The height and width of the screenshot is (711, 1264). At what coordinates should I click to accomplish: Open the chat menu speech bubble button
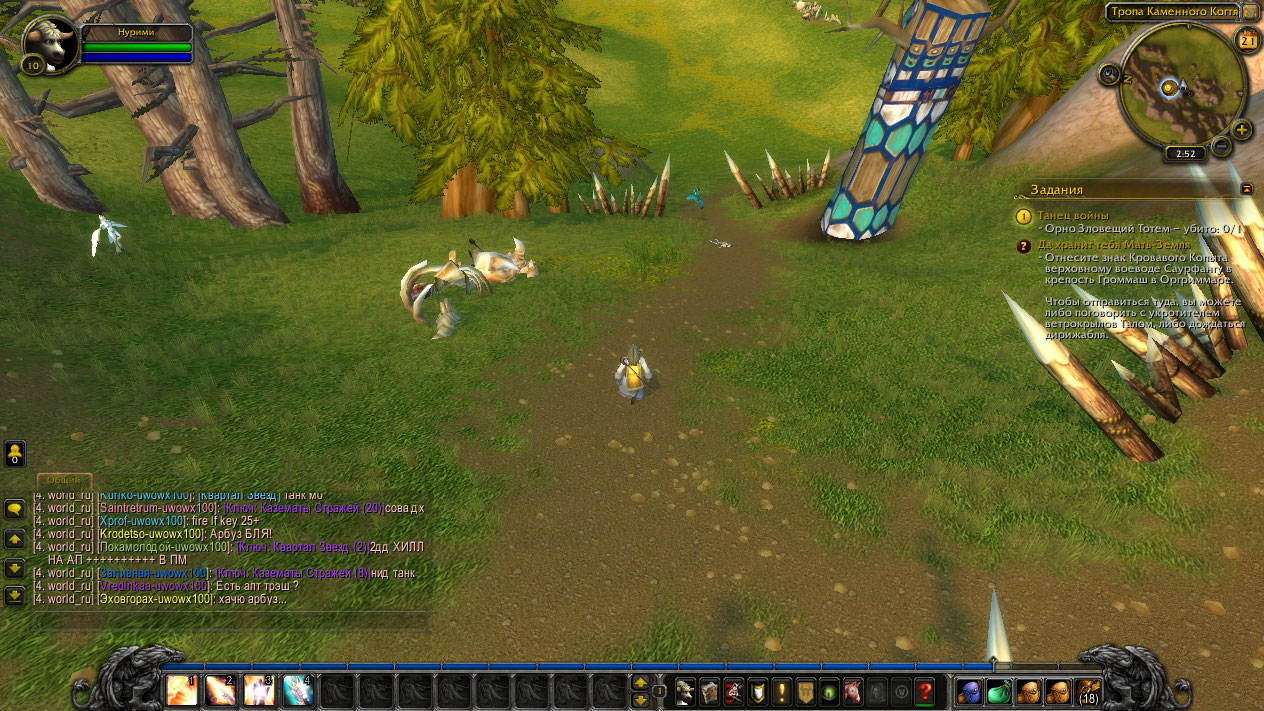[15, 509]
